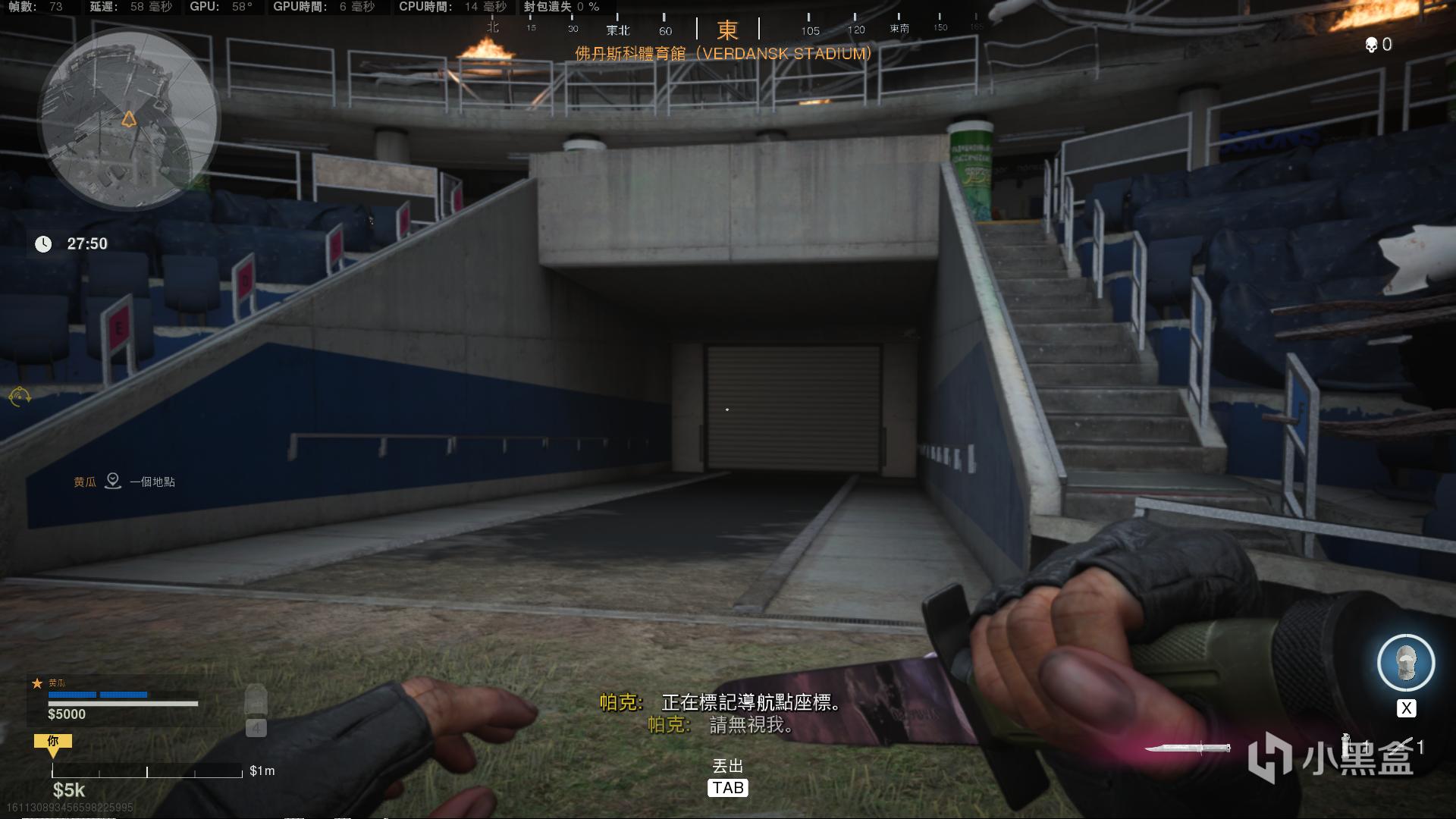Click the yellow circular arrow icon
1456x819 pixels.
click(20, 396)
